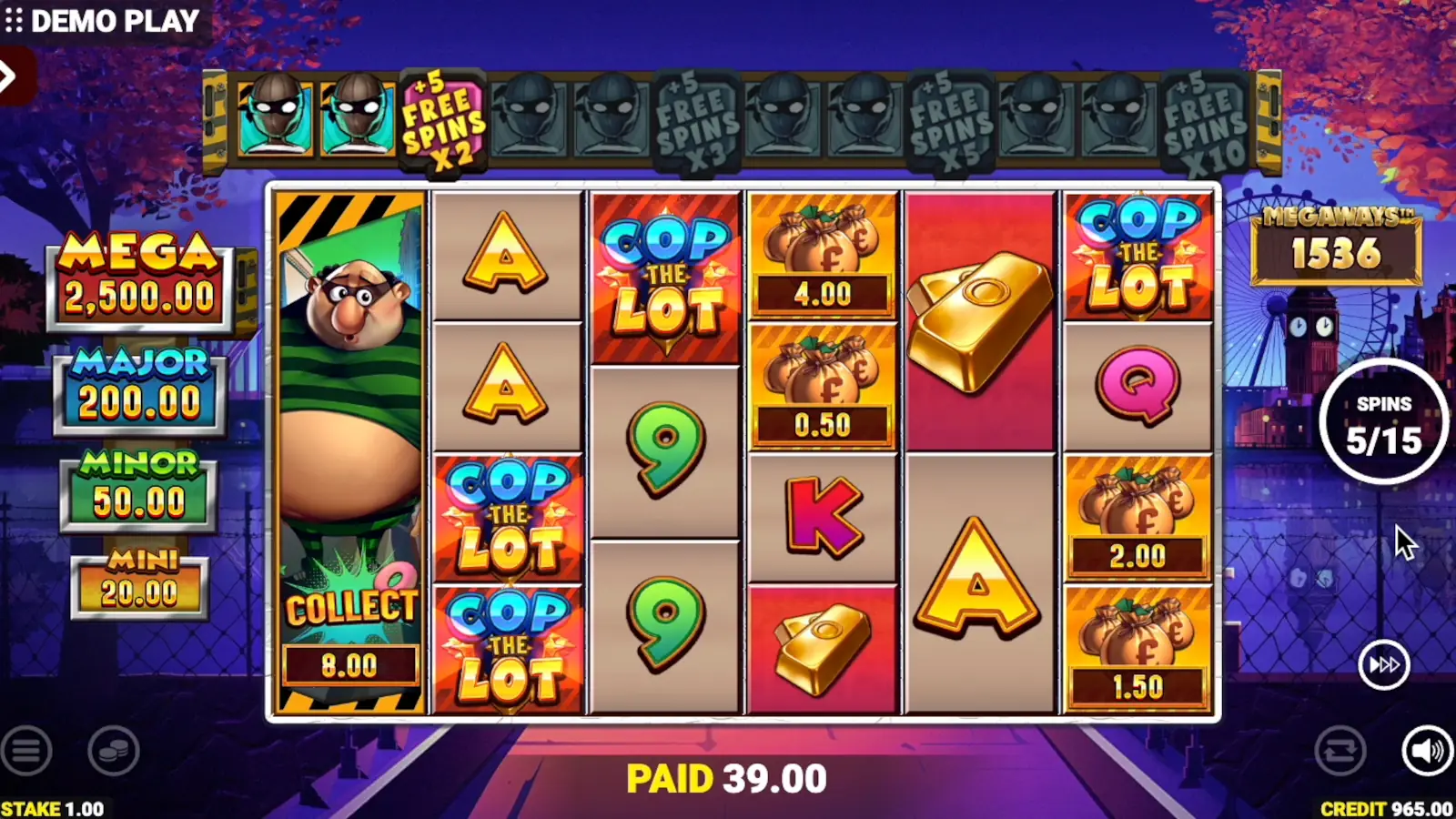Click the Major 200.00 jackpot label

coord(138,382)
